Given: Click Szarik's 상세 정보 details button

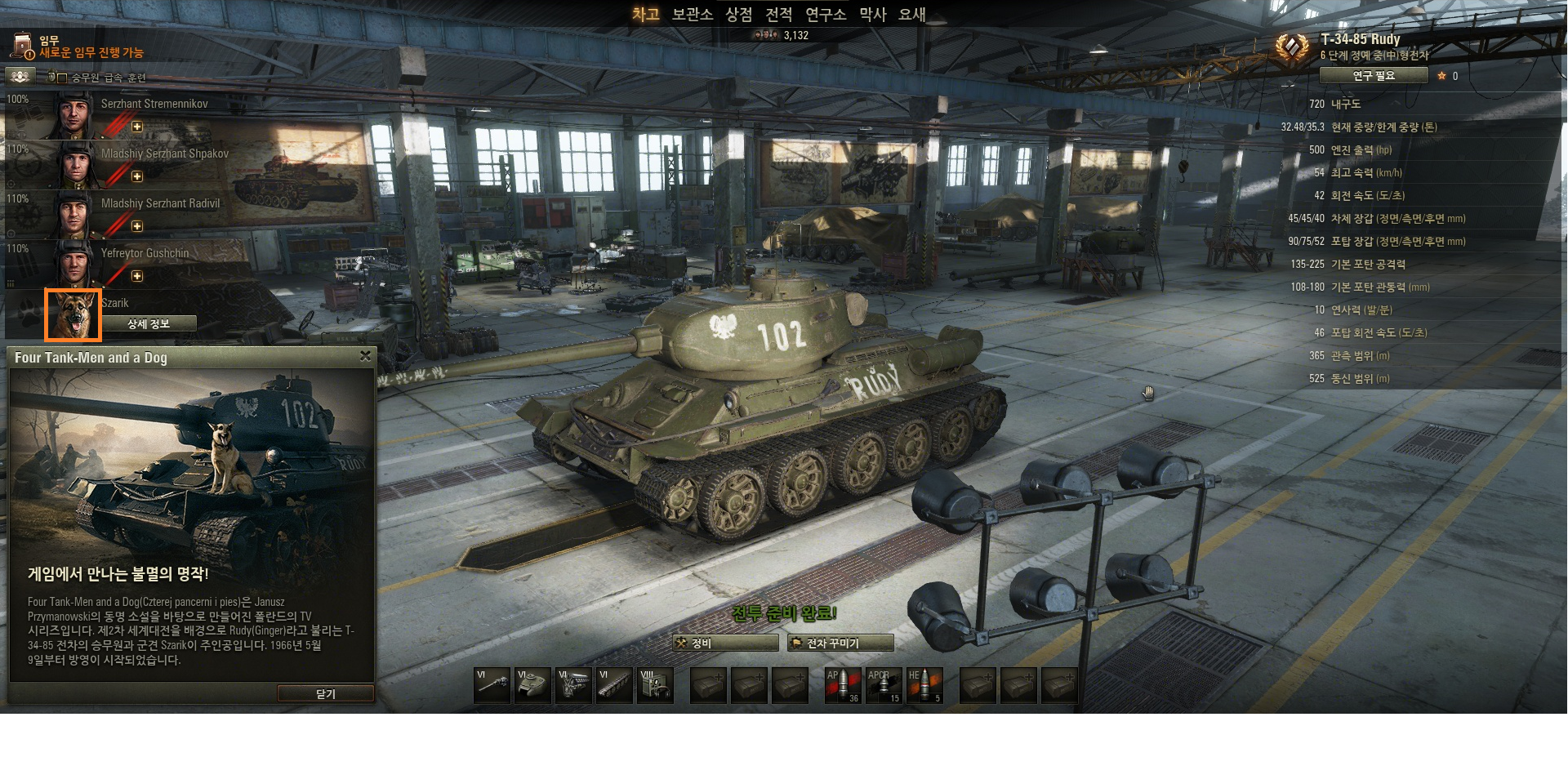Looking at the screenshot, I should coord(149,324).
